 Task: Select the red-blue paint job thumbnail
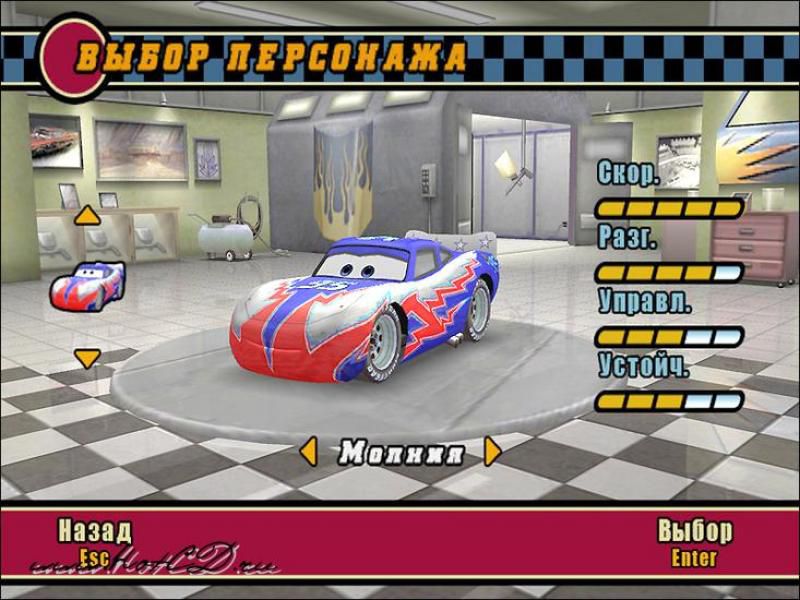87,284
